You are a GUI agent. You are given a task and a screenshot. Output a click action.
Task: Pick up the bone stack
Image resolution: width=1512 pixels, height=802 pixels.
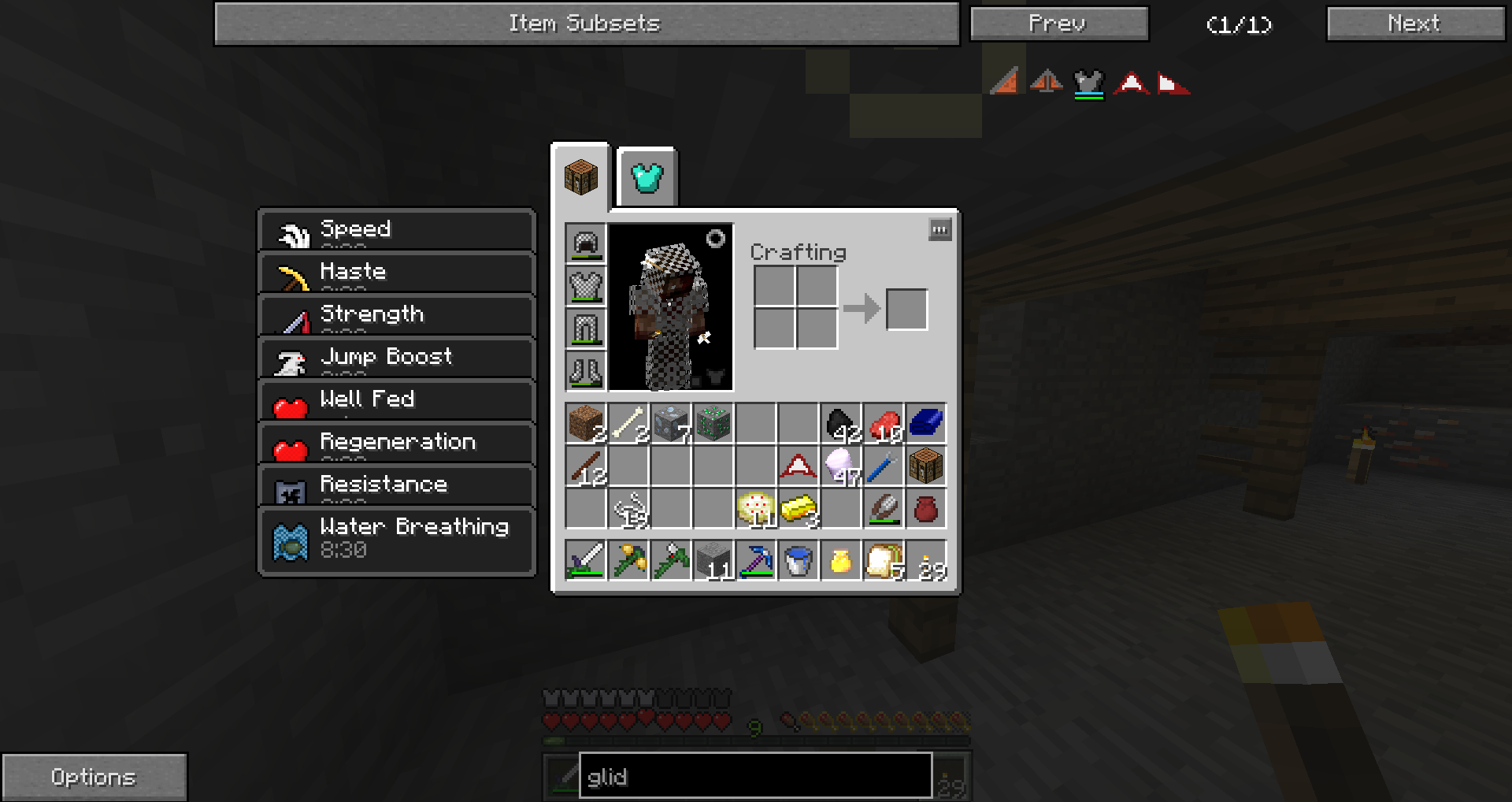pyautogui.click(x=628, y=424)
